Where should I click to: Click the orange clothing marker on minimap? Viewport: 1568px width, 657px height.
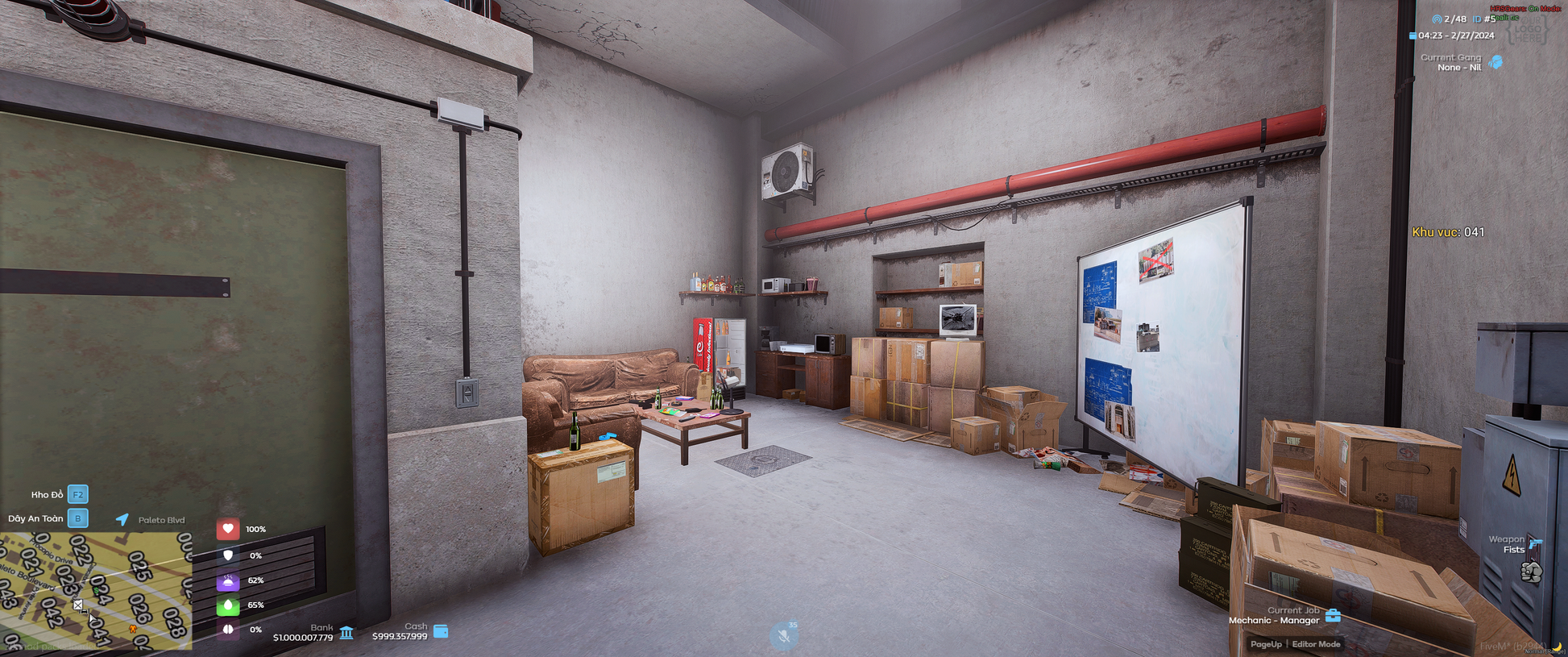(x=133, y=628)
